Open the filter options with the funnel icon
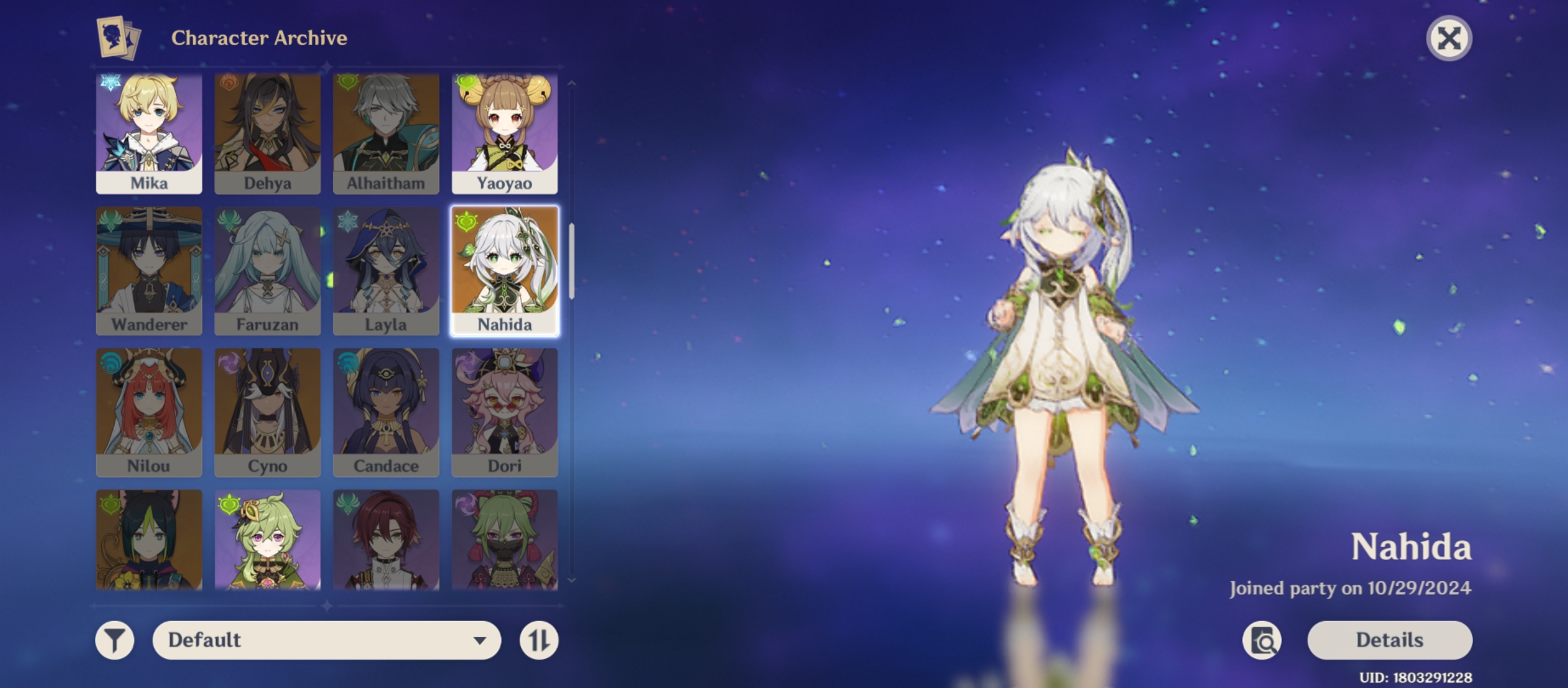The height and width of the screenshot is (688, 1568). tap(113, 640)
